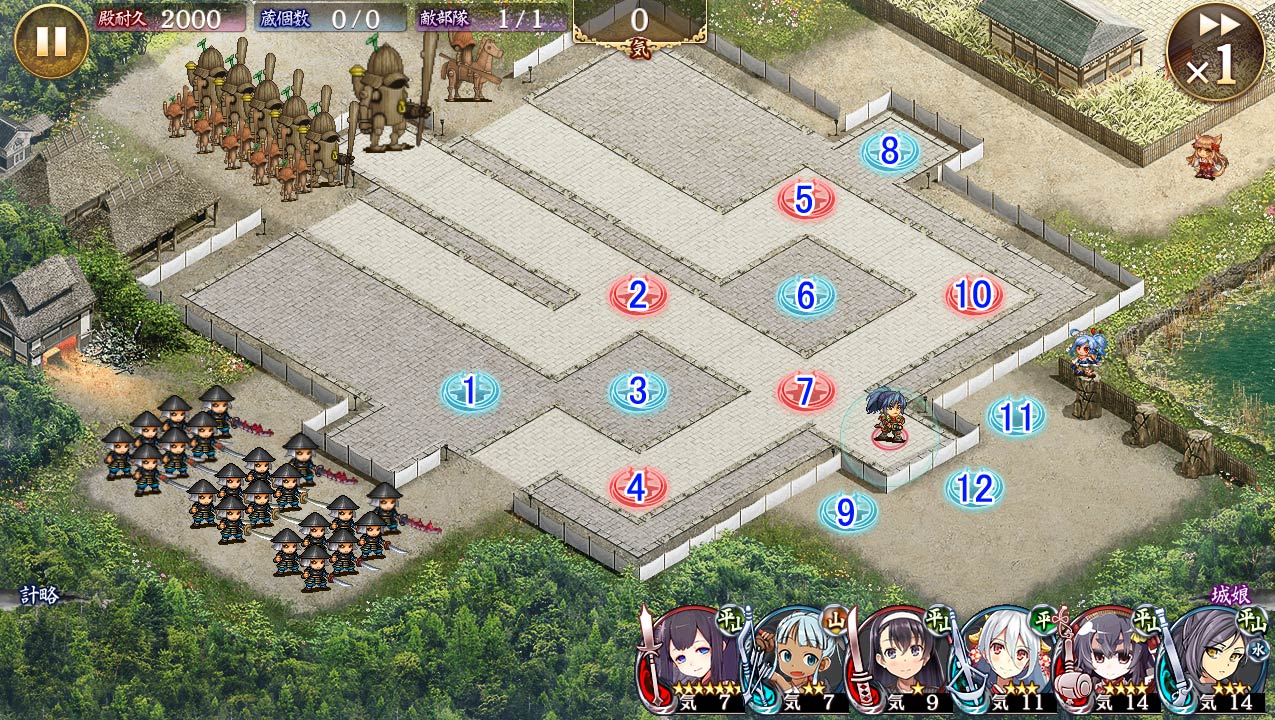Open the 計略 stratagem panel
This screenshot has width=1275, height=720.
(x=40, y=596)
